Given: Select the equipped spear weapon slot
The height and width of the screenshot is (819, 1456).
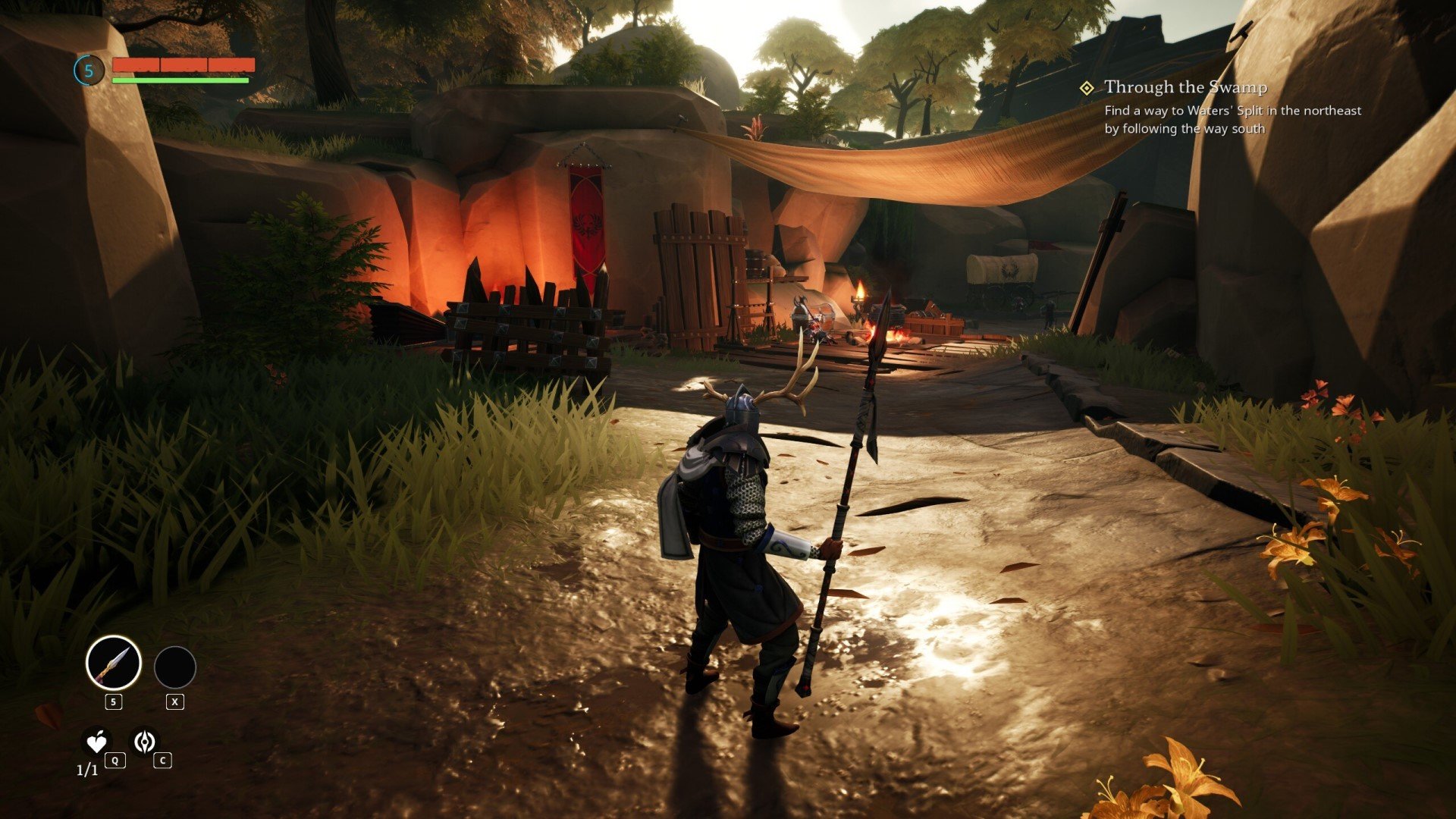Looking at the screenshot, I should point(114,663).
